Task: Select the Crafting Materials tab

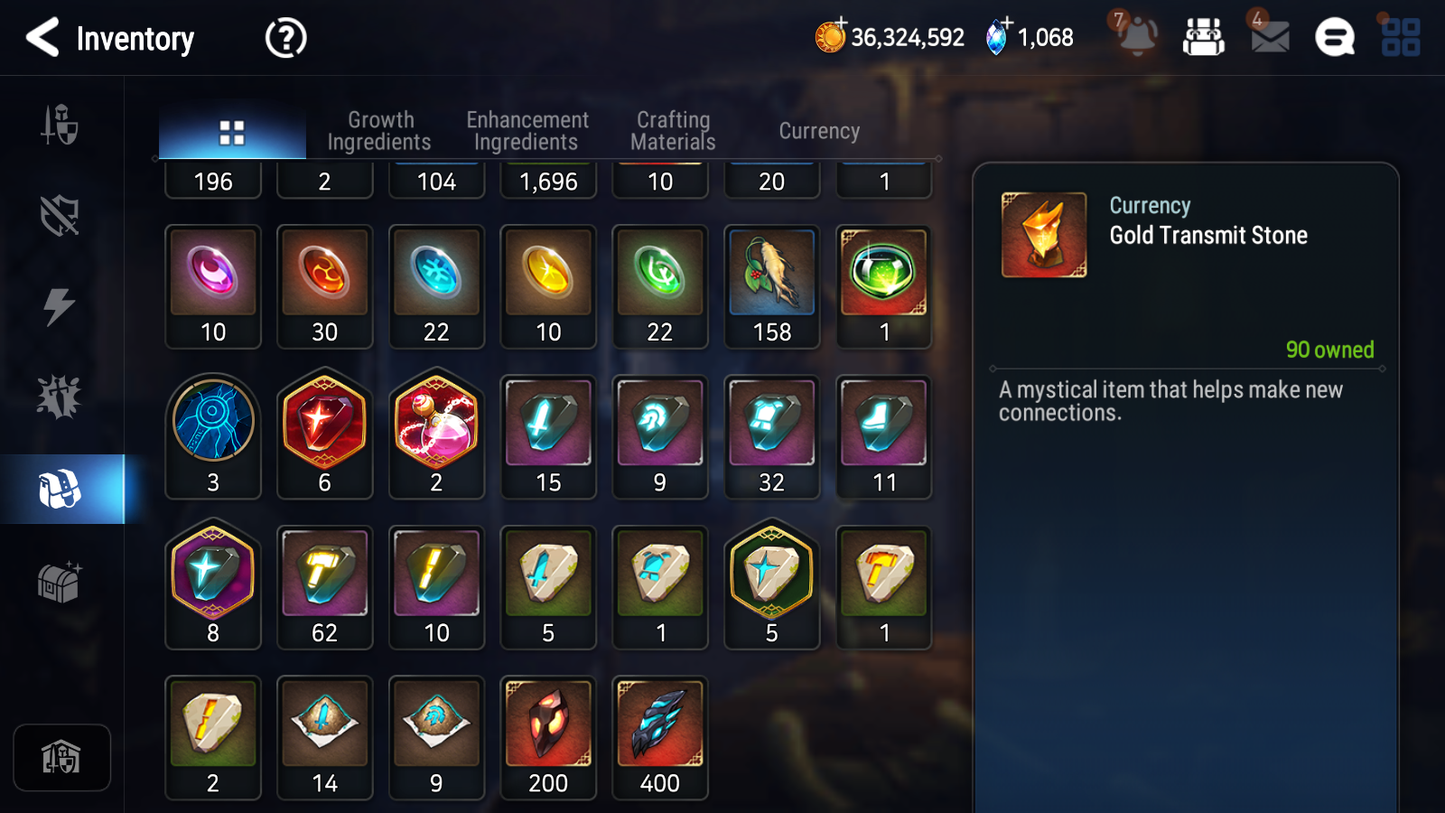Action: pyautogui.click(x=673, y=131)
